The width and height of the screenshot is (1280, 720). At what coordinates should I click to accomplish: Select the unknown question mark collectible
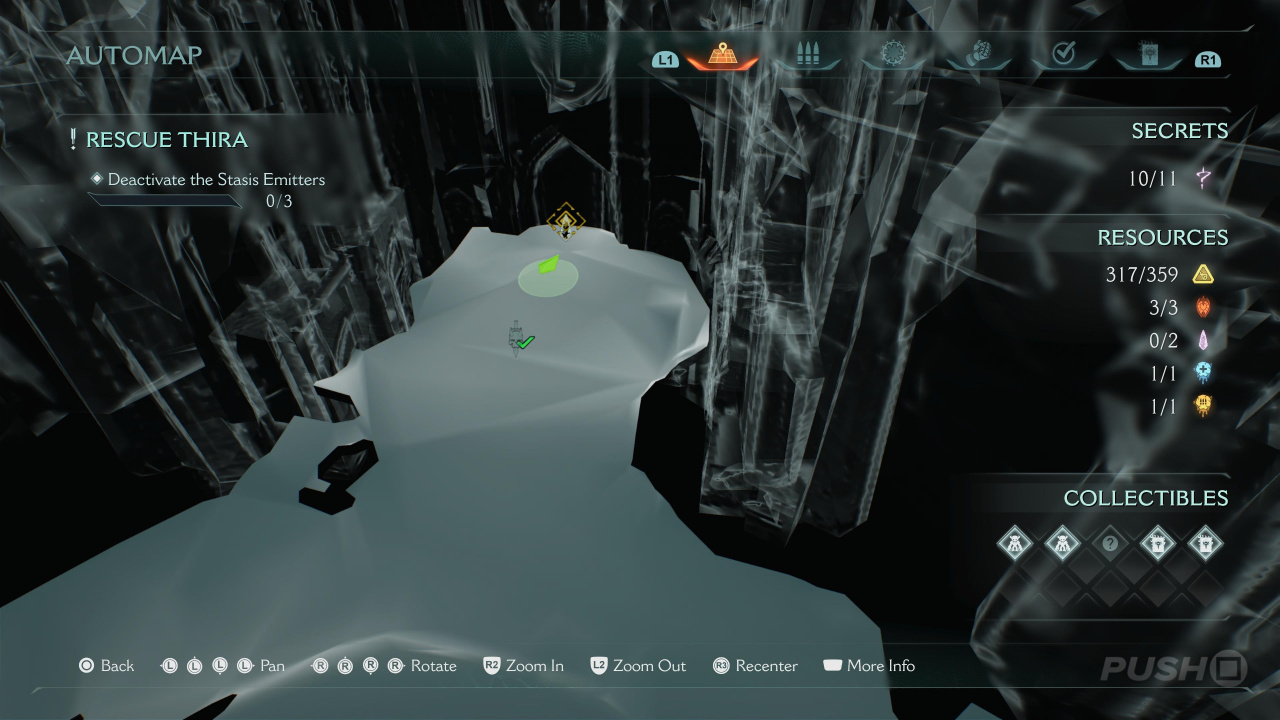pyautogui.click(x=1109, y=544)
